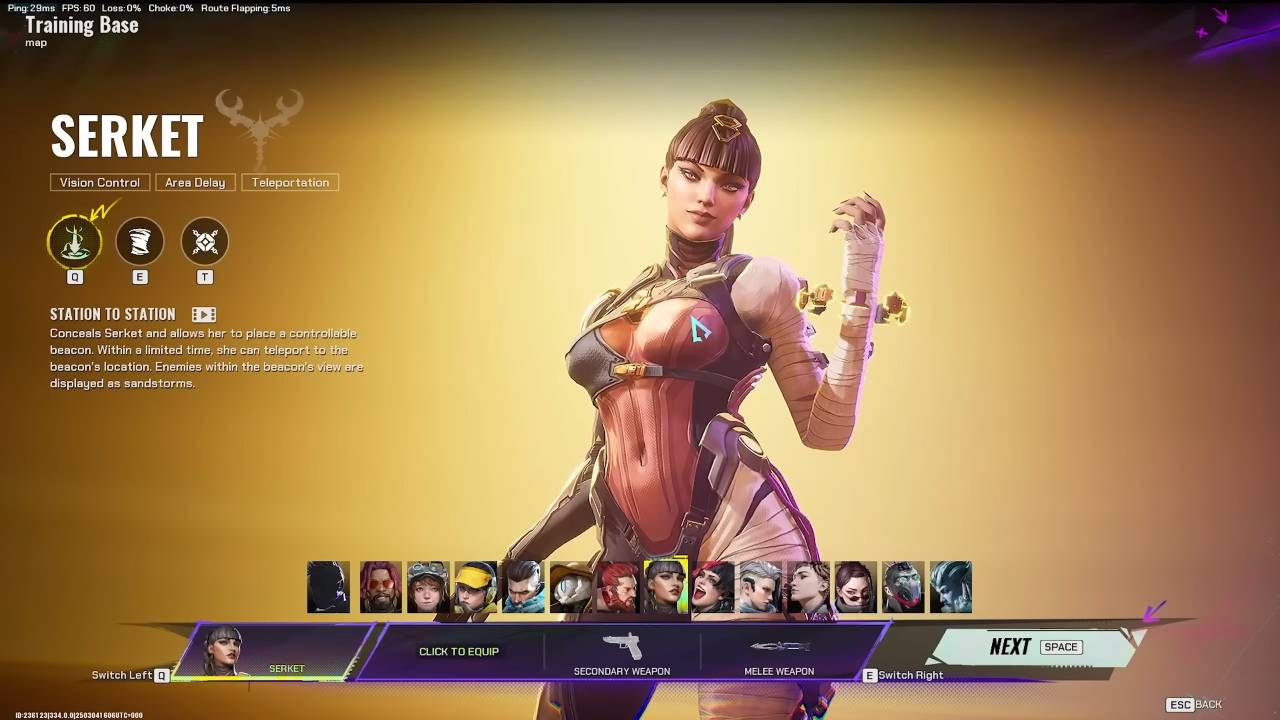Choose the laughing red-haired woman portrait
This screenshot has height=720, width=1280.
pyautogui.click(x=713, y=587)
